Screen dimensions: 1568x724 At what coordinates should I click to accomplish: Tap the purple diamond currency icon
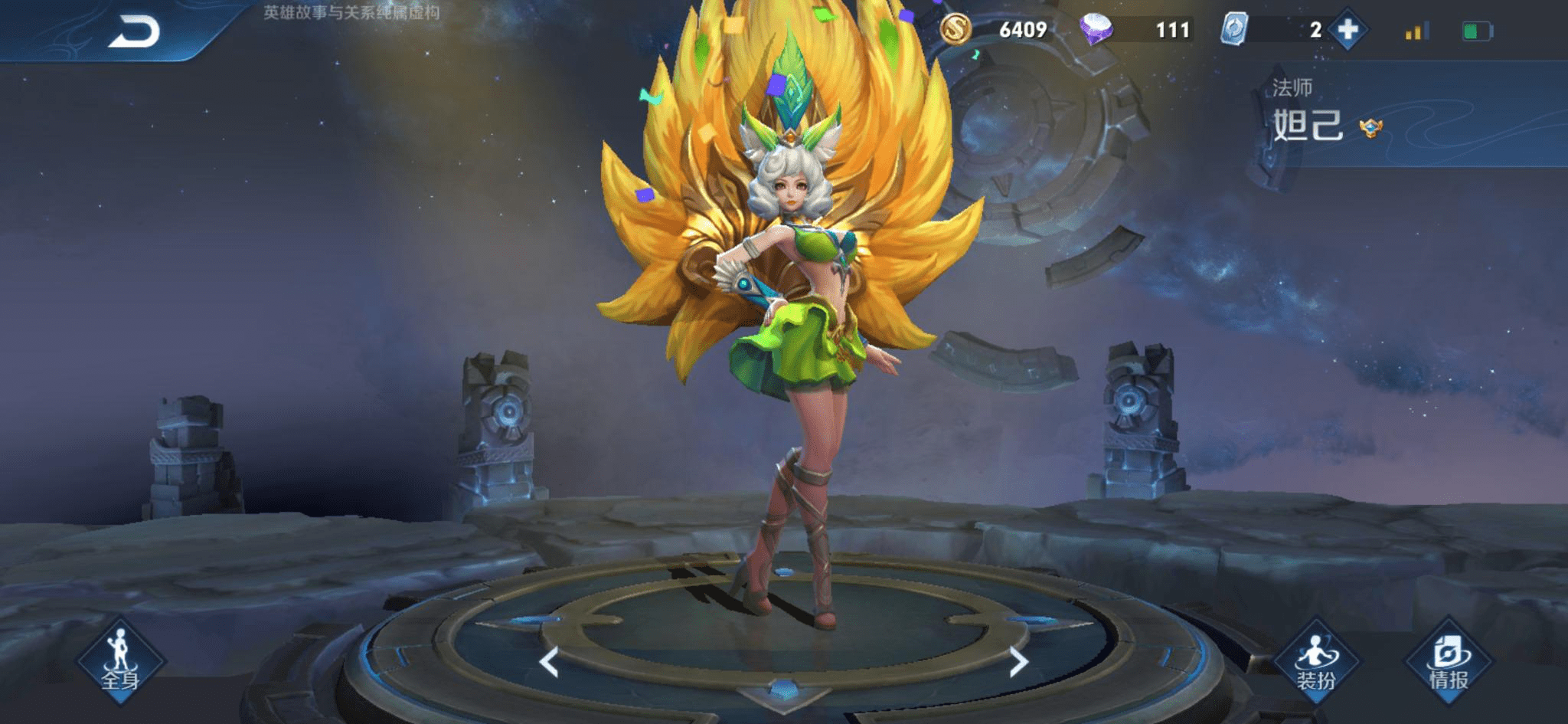[x=1096, y=29]
